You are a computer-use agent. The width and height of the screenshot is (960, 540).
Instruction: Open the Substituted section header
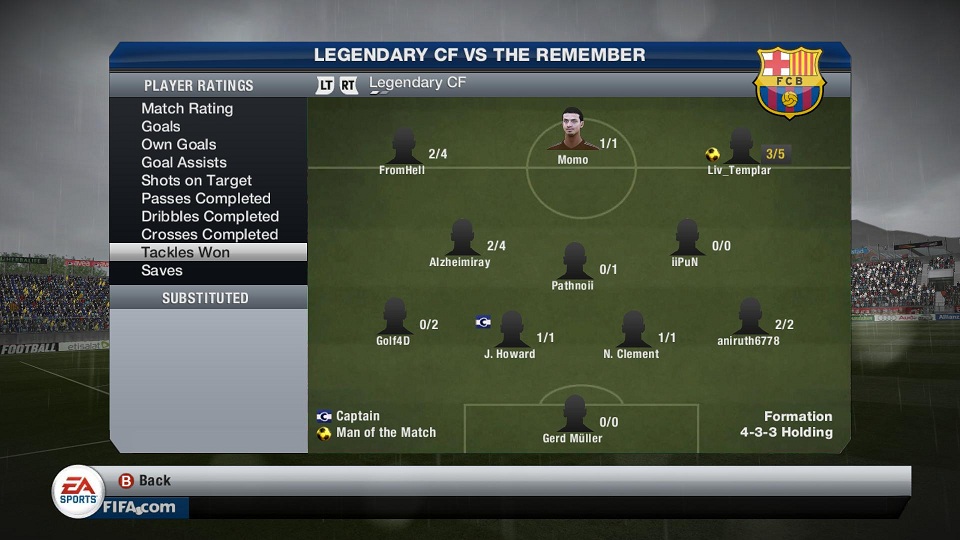tap(206, 298)
